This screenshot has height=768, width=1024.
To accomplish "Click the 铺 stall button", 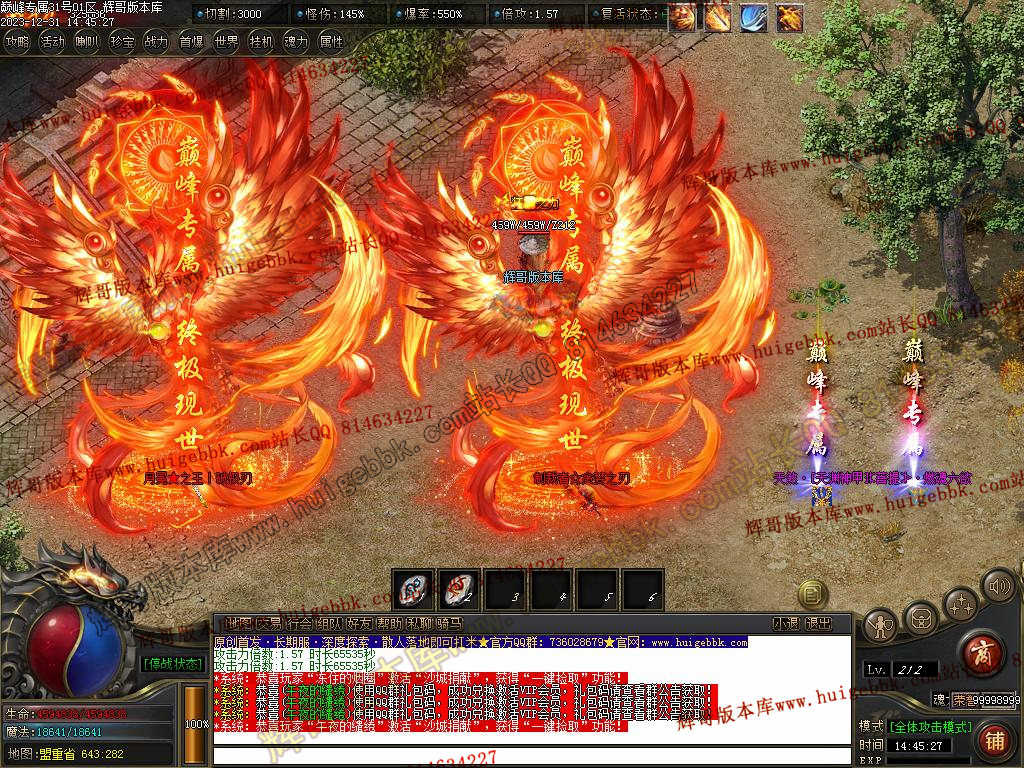I will (994, 741).
